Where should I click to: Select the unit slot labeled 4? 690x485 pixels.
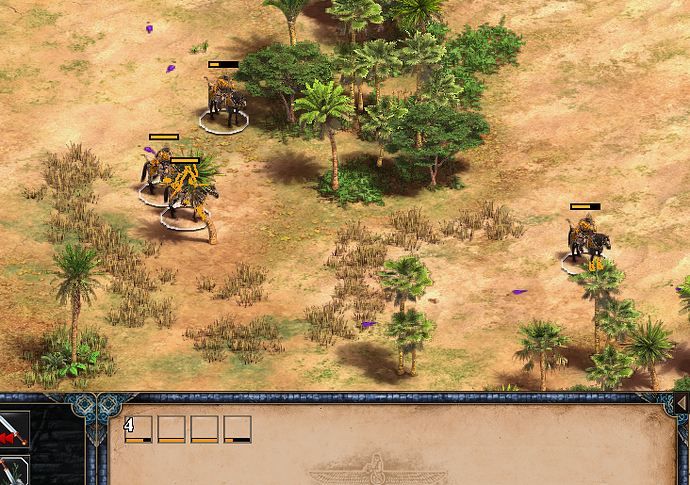138,429
